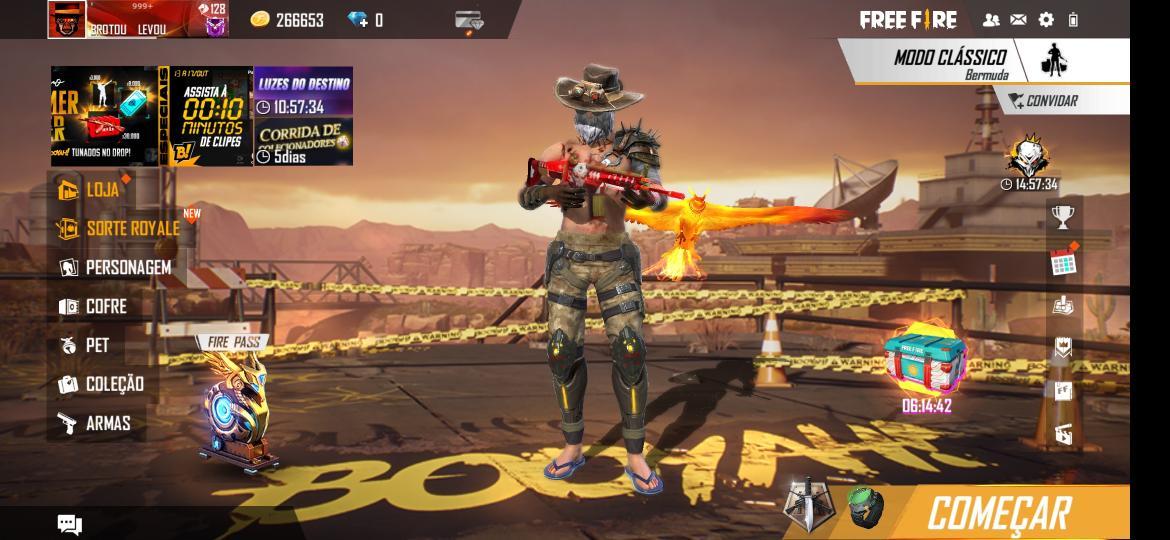
Task: Add diamonds with the plus gem icon
Action: [x=357, y=20]
